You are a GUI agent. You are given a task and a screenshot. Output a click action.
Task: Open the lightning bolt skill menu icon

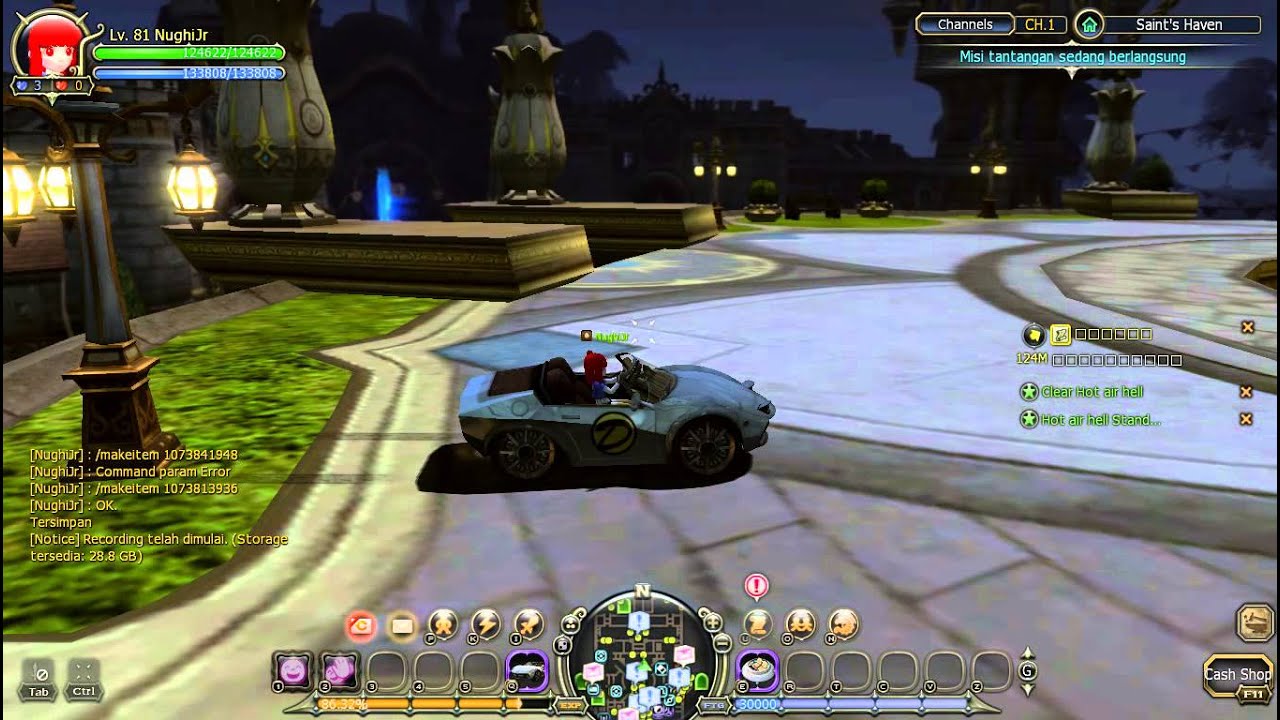tap(486, 624)
